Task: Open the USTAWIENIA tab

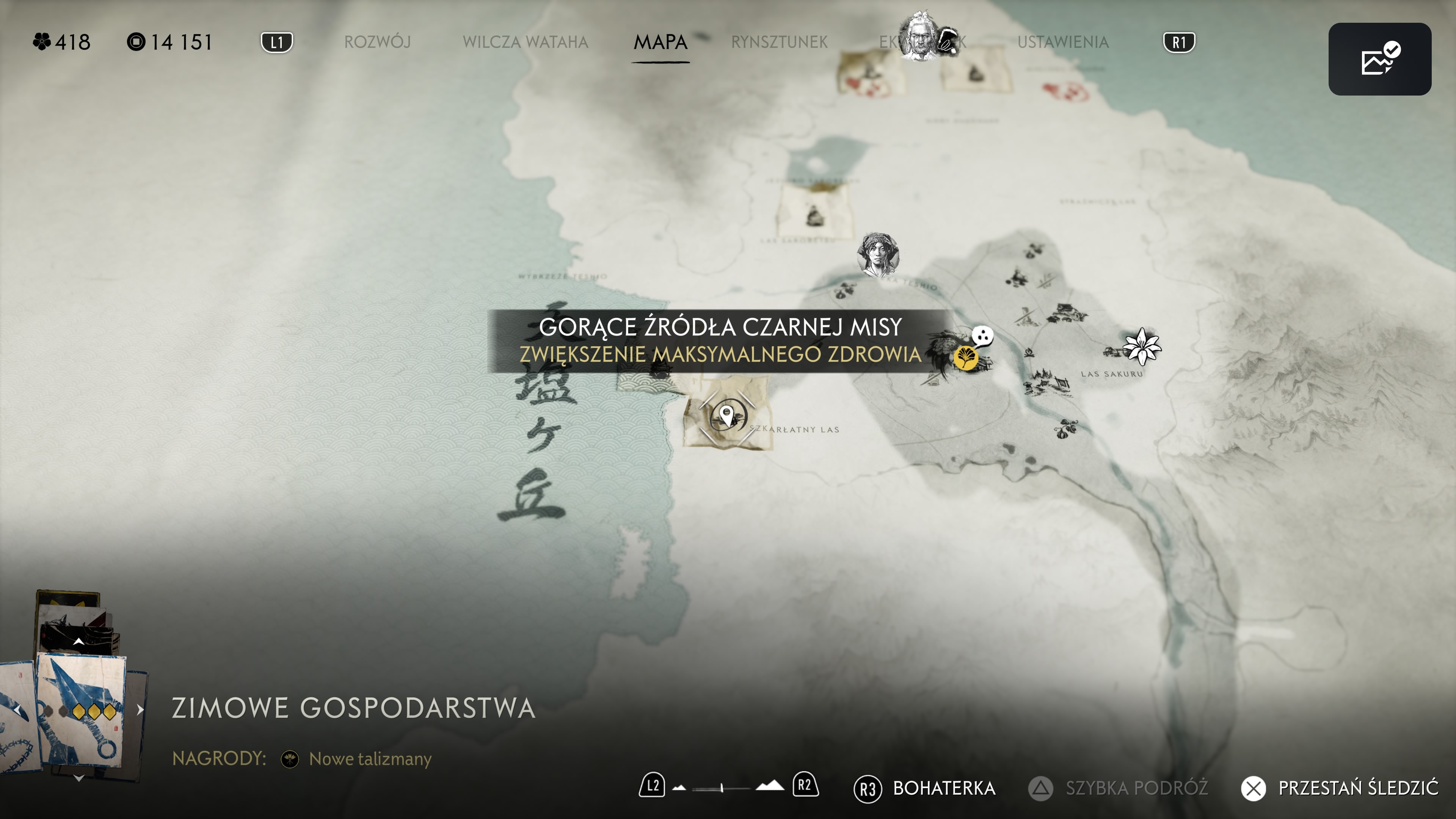Action: tap(1062, 42)
